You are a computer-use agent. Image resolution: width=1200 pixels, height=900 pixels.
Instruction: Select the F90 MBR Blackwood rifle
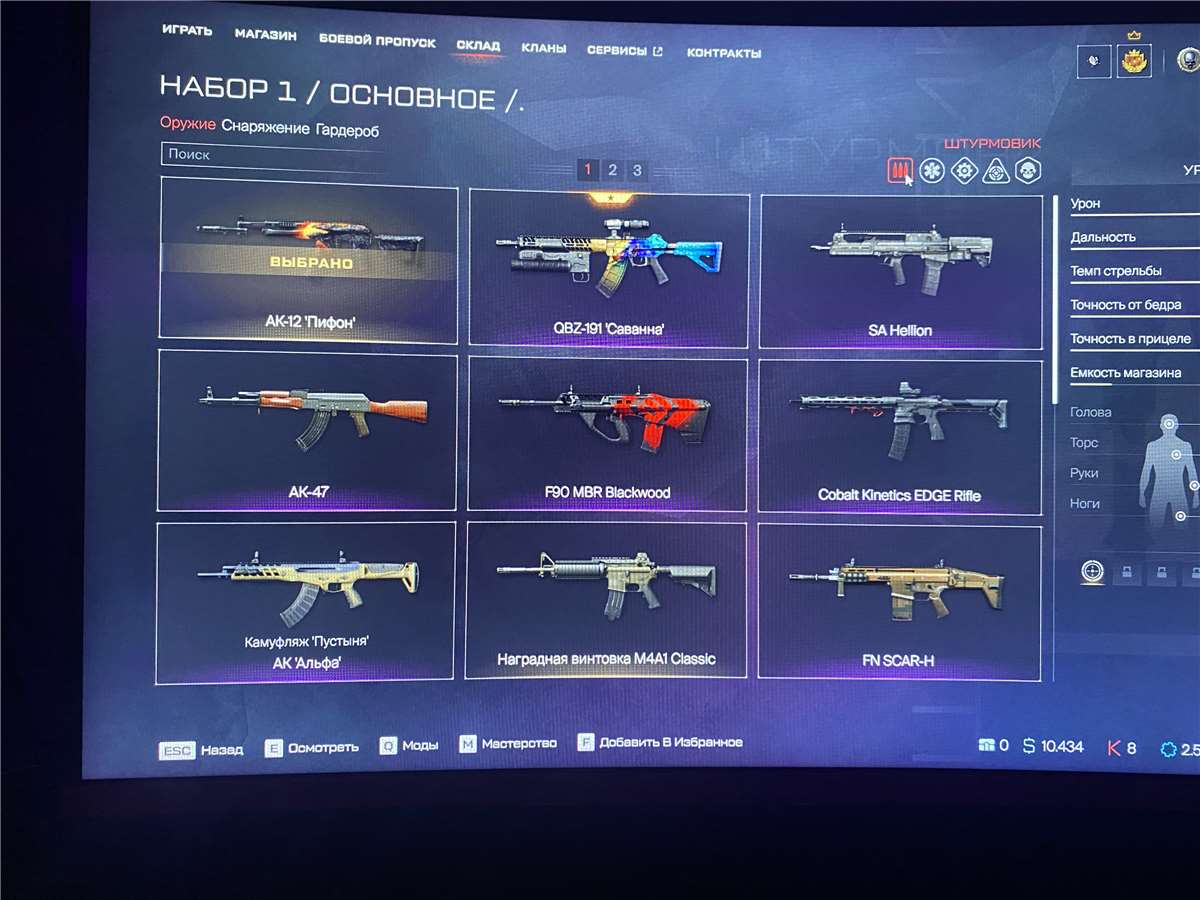point(607,434)
